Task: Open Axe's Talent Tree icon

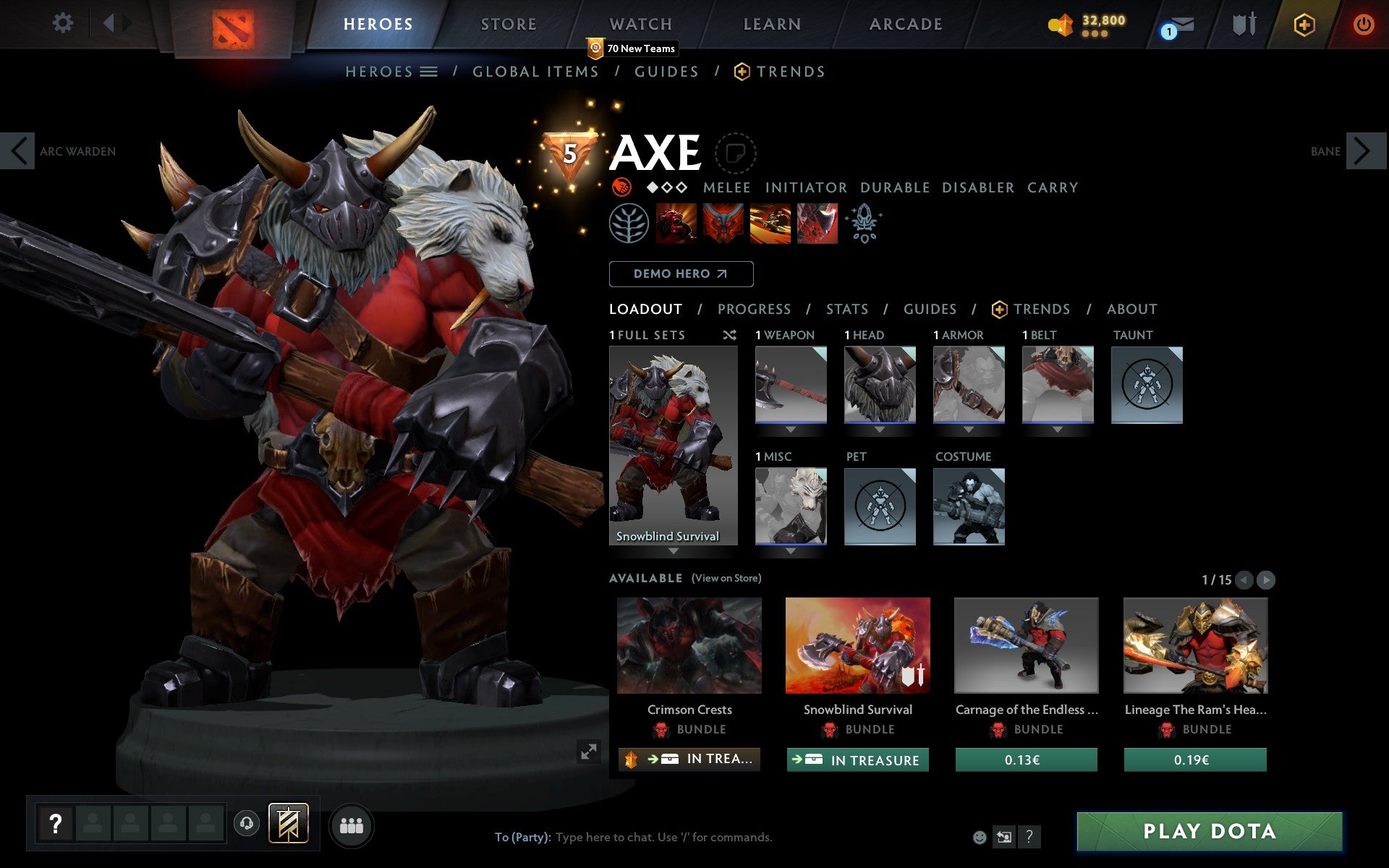Action: click(x=629, y=224)
